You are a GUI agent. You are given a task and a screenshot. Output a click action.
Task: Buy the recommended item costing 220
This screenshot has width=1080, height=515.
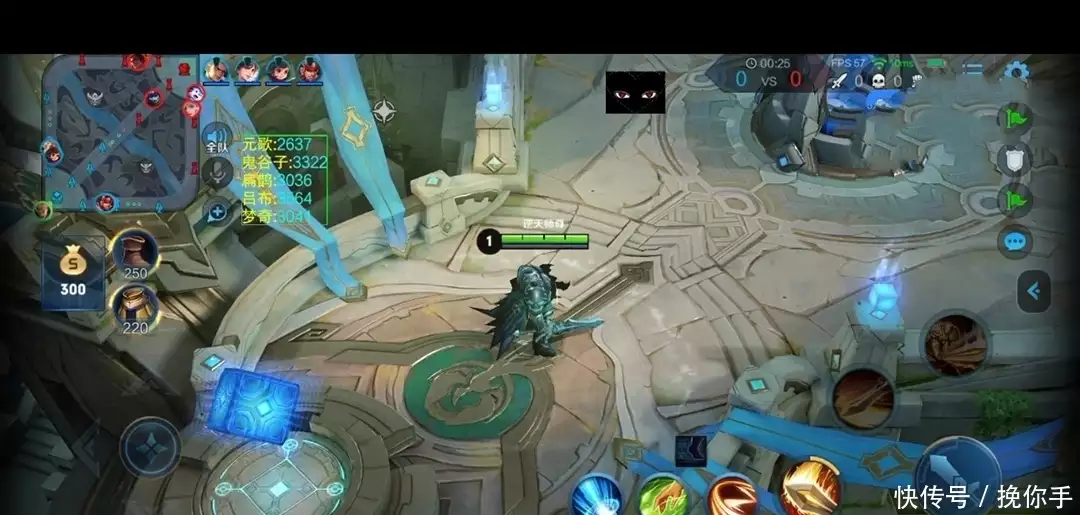click(135, 308)
